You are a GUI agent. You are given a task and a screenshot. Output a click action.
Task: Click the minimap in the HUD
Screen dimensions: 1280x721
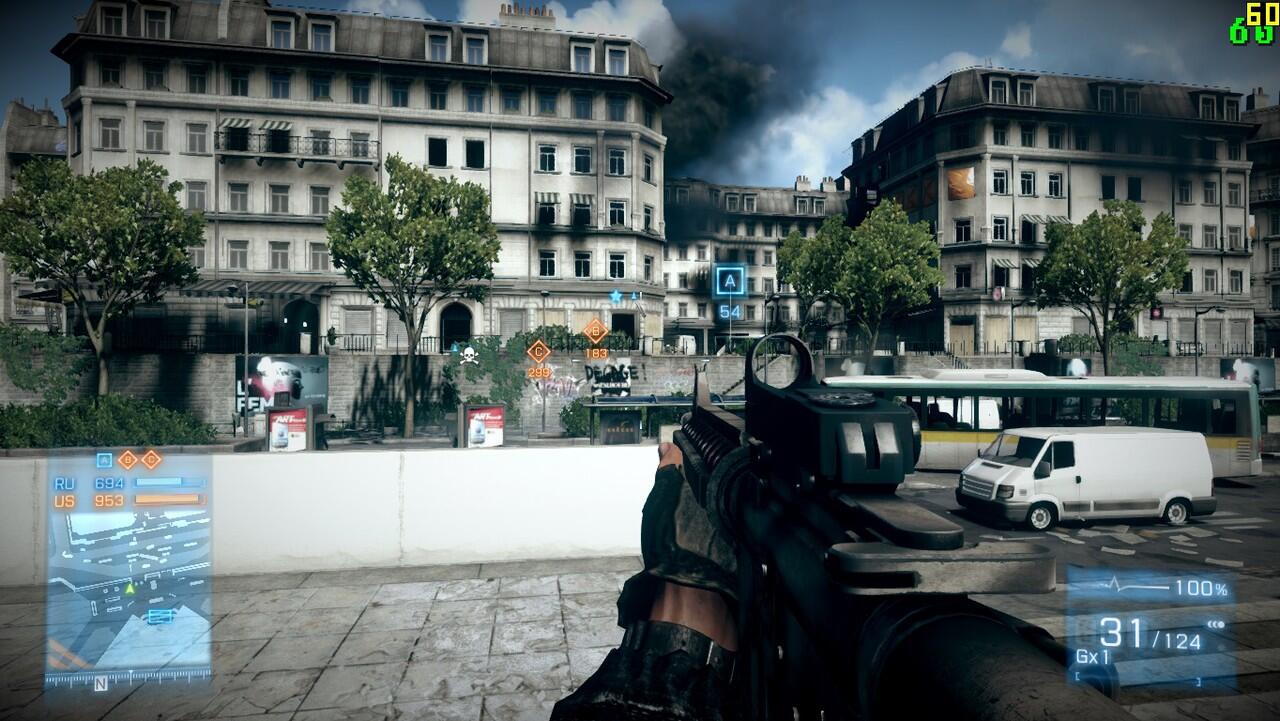(x=128, y=590)
